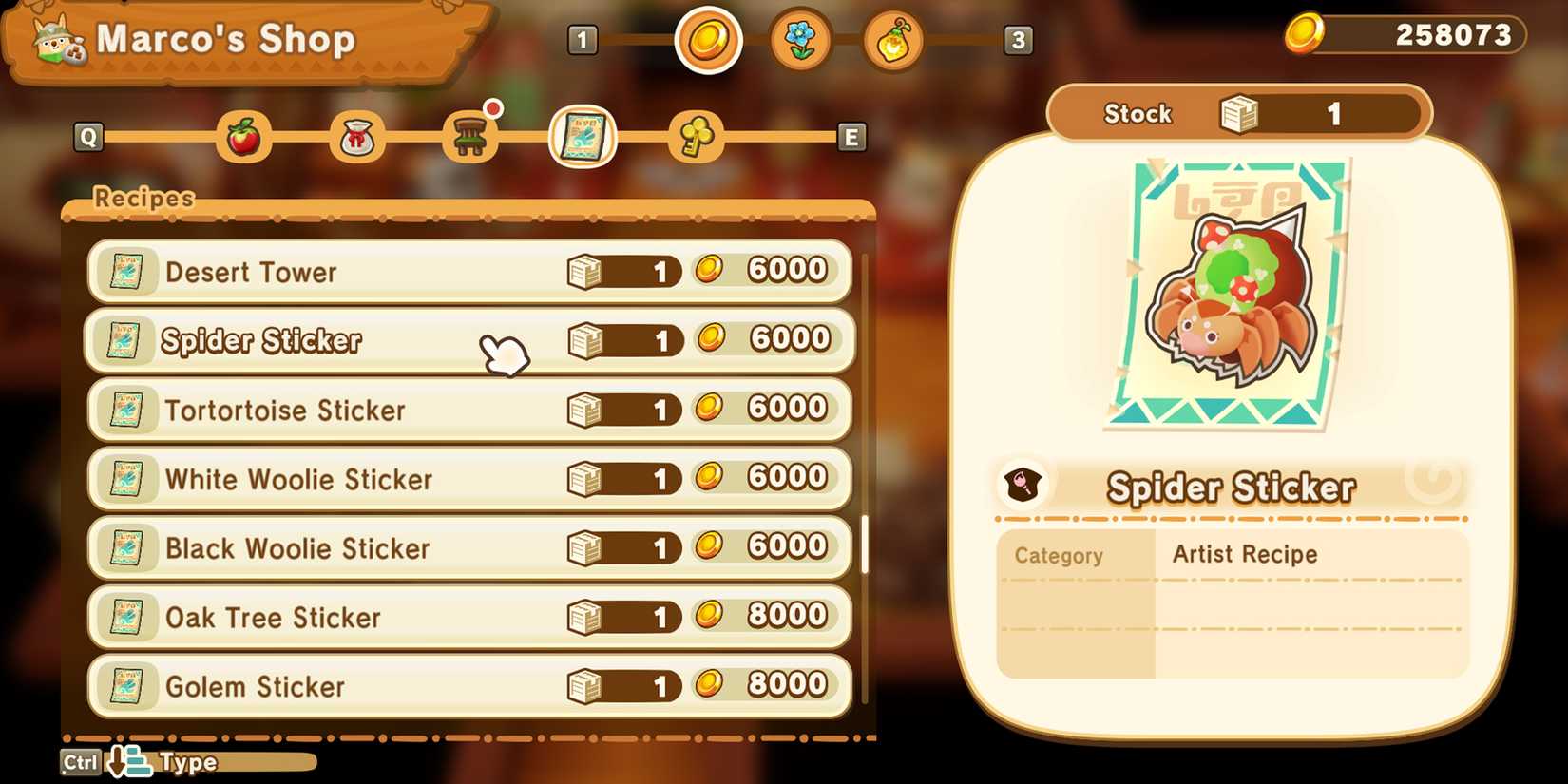Select the glowing seed currency tab
Image resolution: width=1568 pixels, height=784 pixels.
(891, 40)
